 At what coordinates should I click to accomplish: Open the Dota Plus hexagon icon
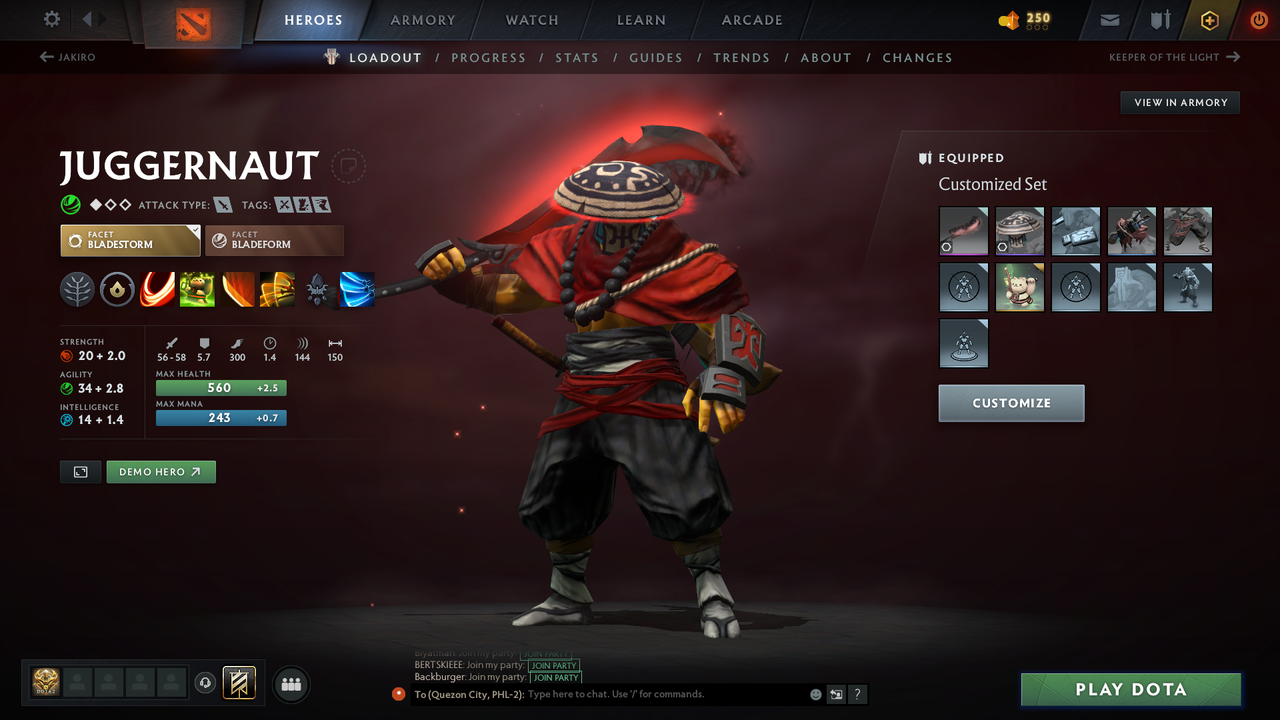click(1209, 19)
